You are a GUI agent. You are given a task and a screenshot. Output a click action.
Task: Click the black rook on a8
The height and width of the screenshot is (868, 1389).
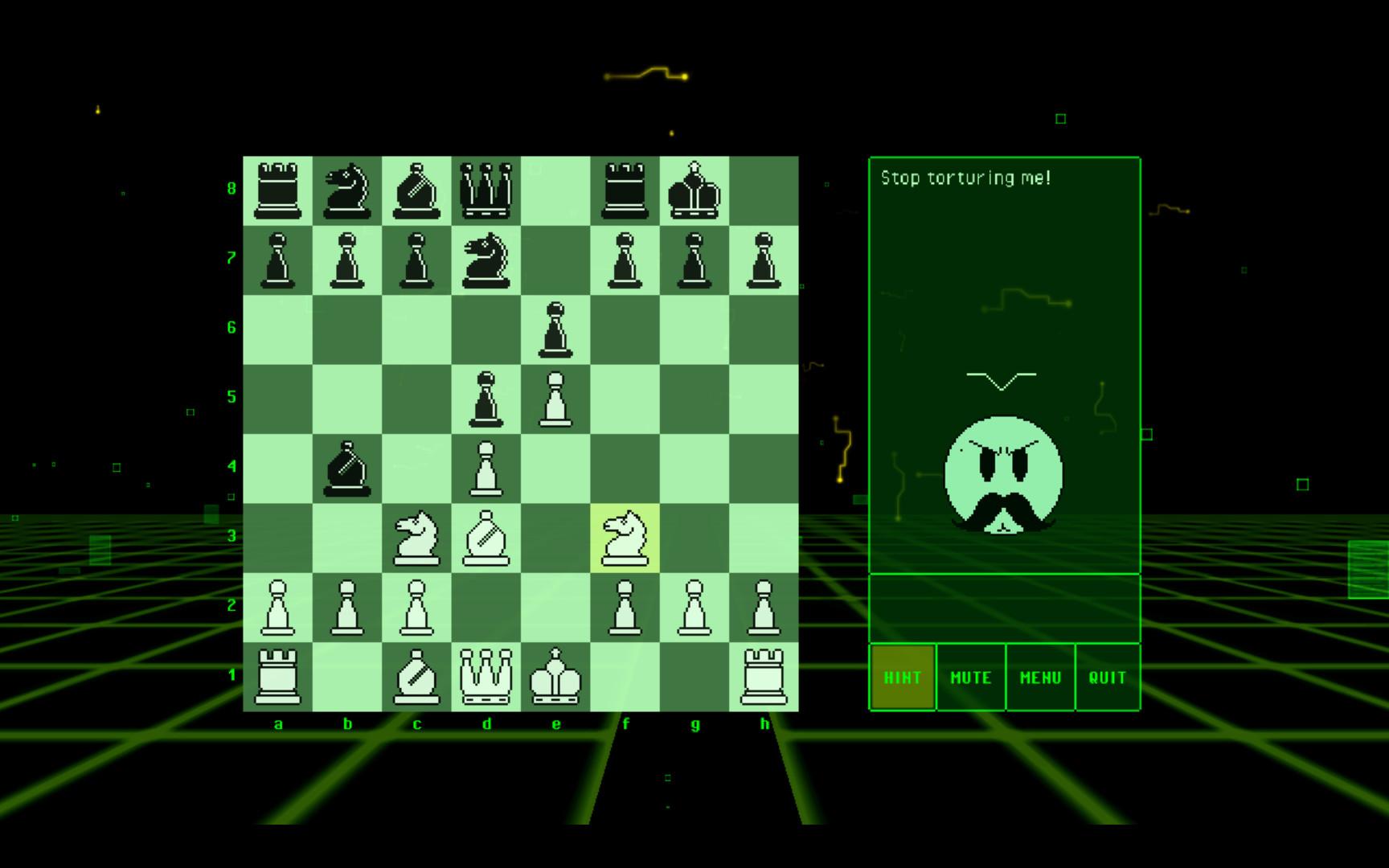click(279, 189)
